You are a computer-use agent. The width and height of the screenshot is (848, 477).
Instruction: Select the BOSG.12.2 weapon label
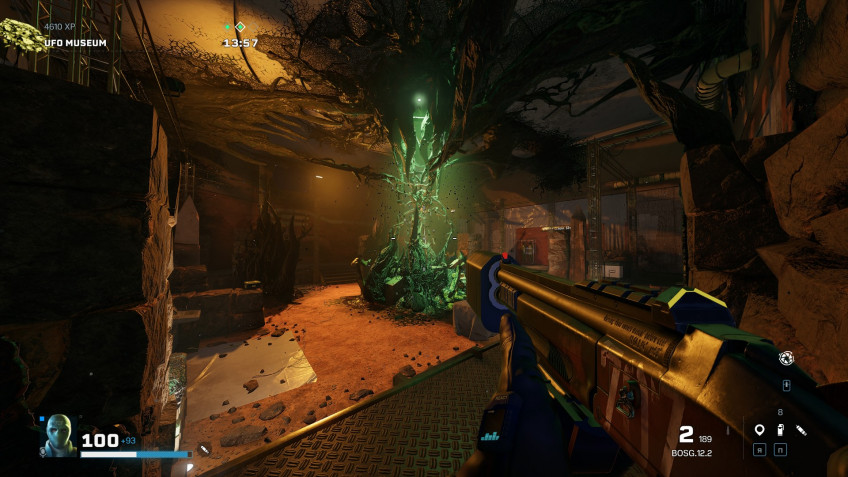click(x=691, y=453)
